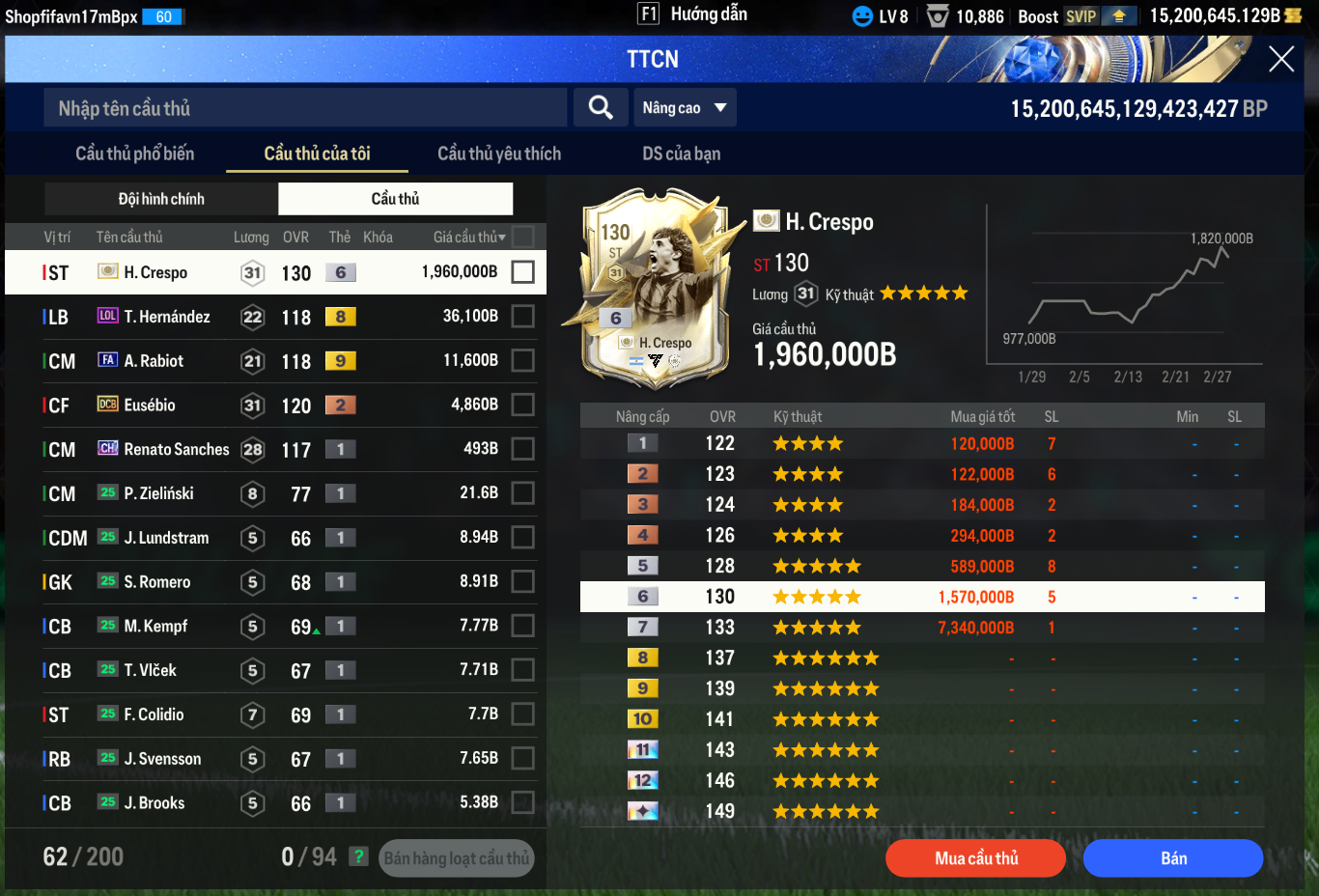Viewport: 1319px width, 896px height.
Task: Close the TTCN window
Action: point(1281,59)
